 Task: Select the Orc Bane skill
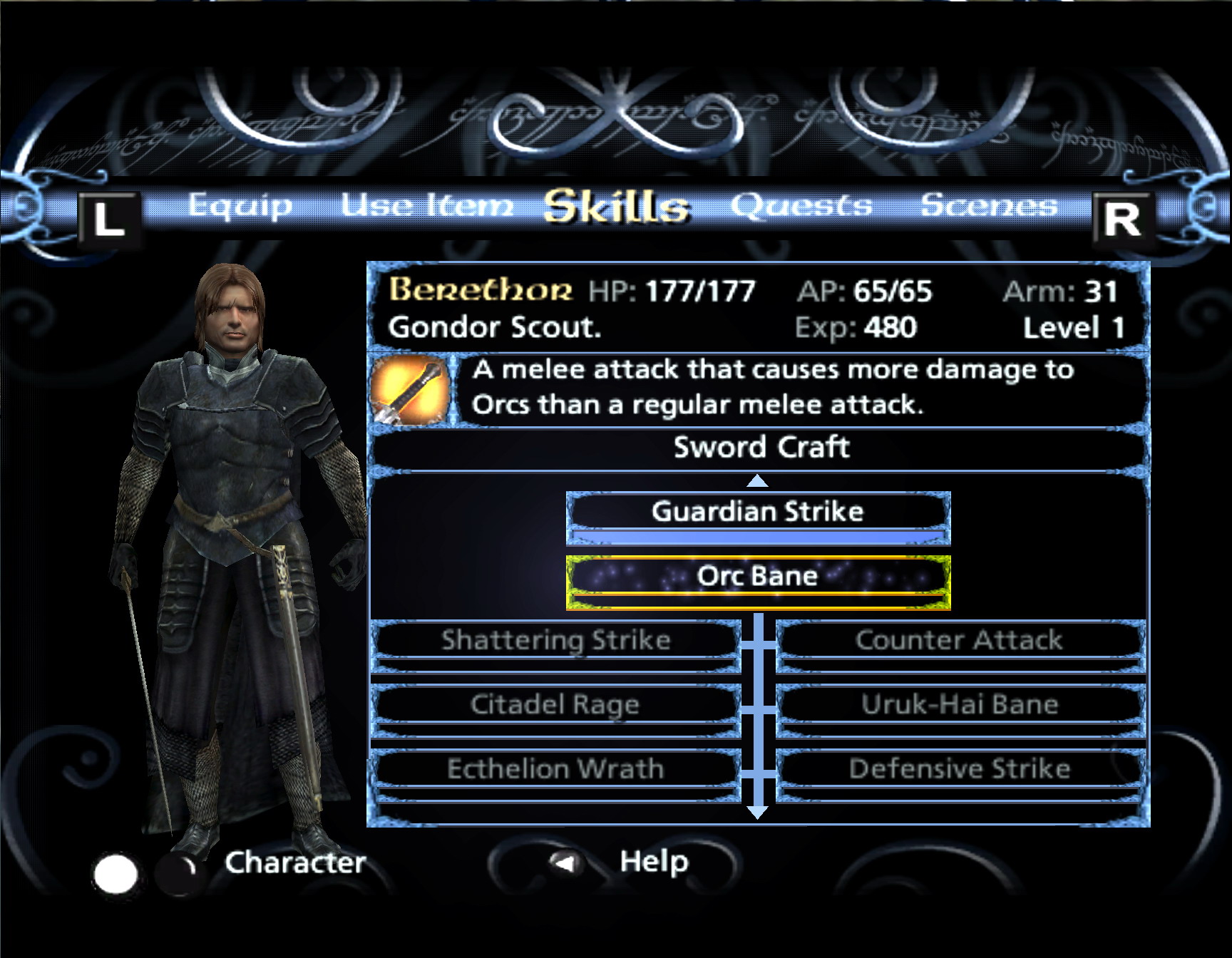pos(758,577)
